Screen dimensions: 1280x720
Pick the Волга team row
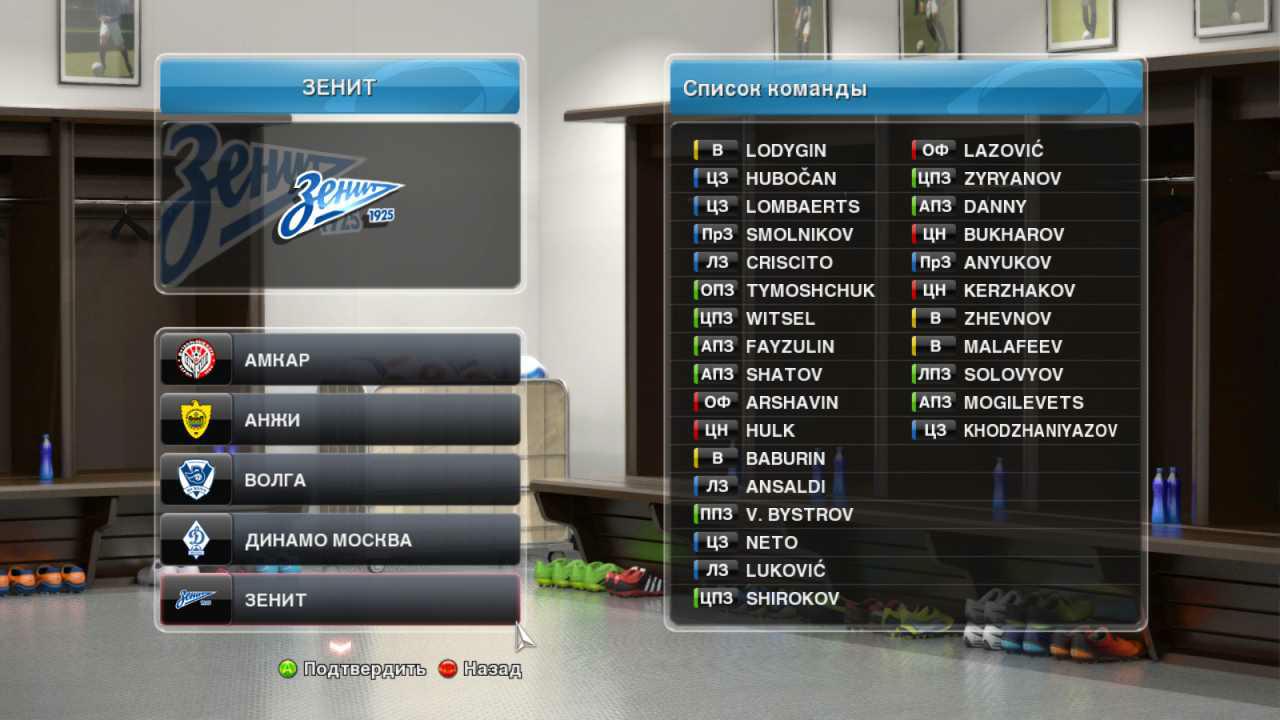340,480
